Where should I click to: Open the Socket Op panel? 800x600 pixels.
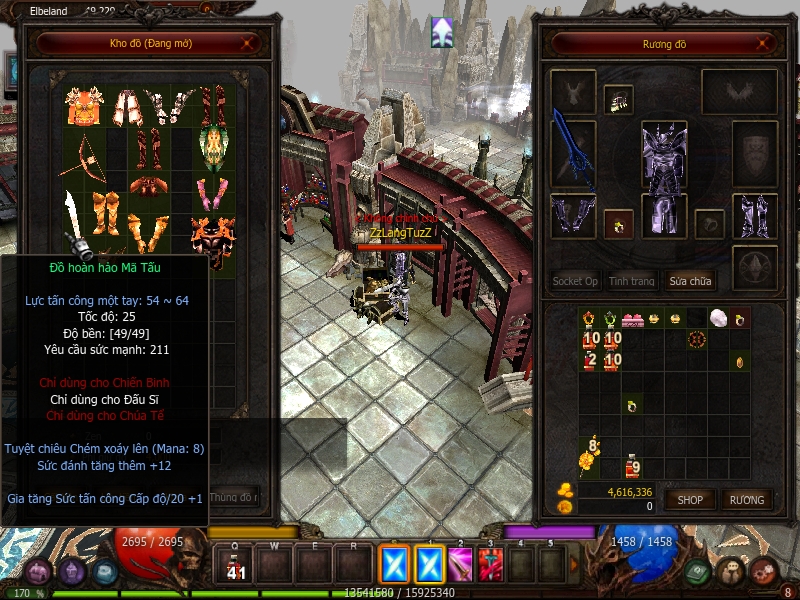575,281
